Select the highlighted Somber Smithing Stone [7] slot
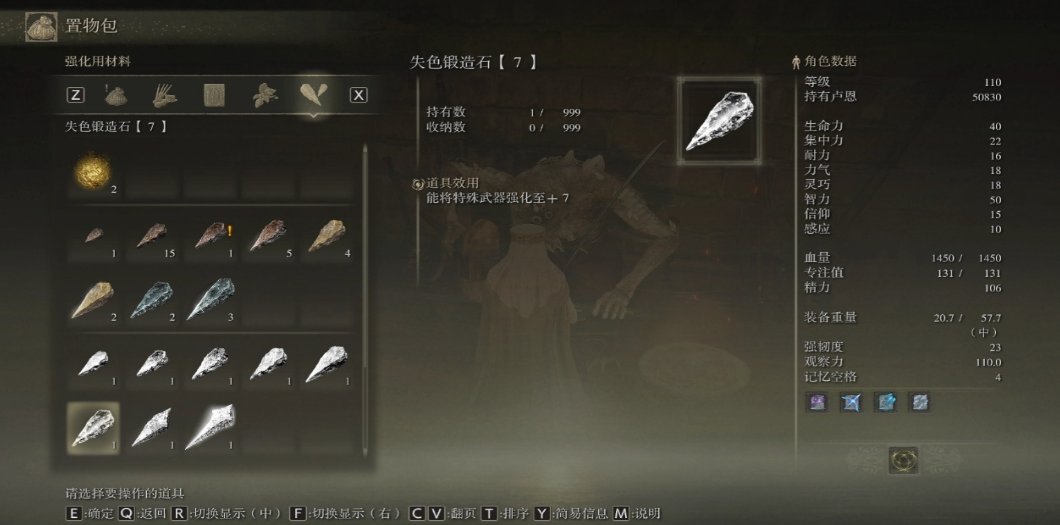This screenshot has height=525, width=1060. pos(93,427)
